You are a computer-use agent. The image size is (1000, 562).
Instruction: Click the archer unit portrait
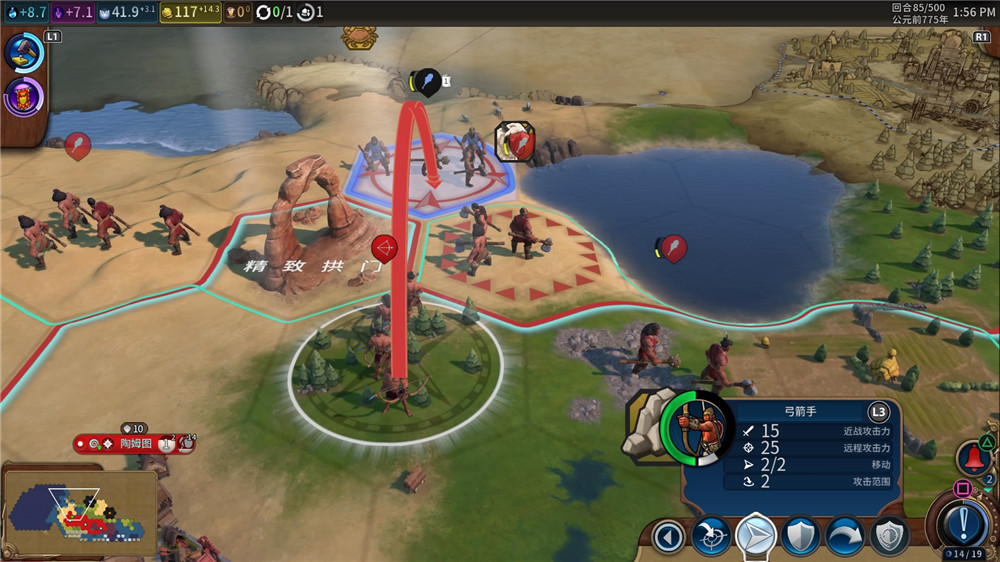click(x=697, y=427)
